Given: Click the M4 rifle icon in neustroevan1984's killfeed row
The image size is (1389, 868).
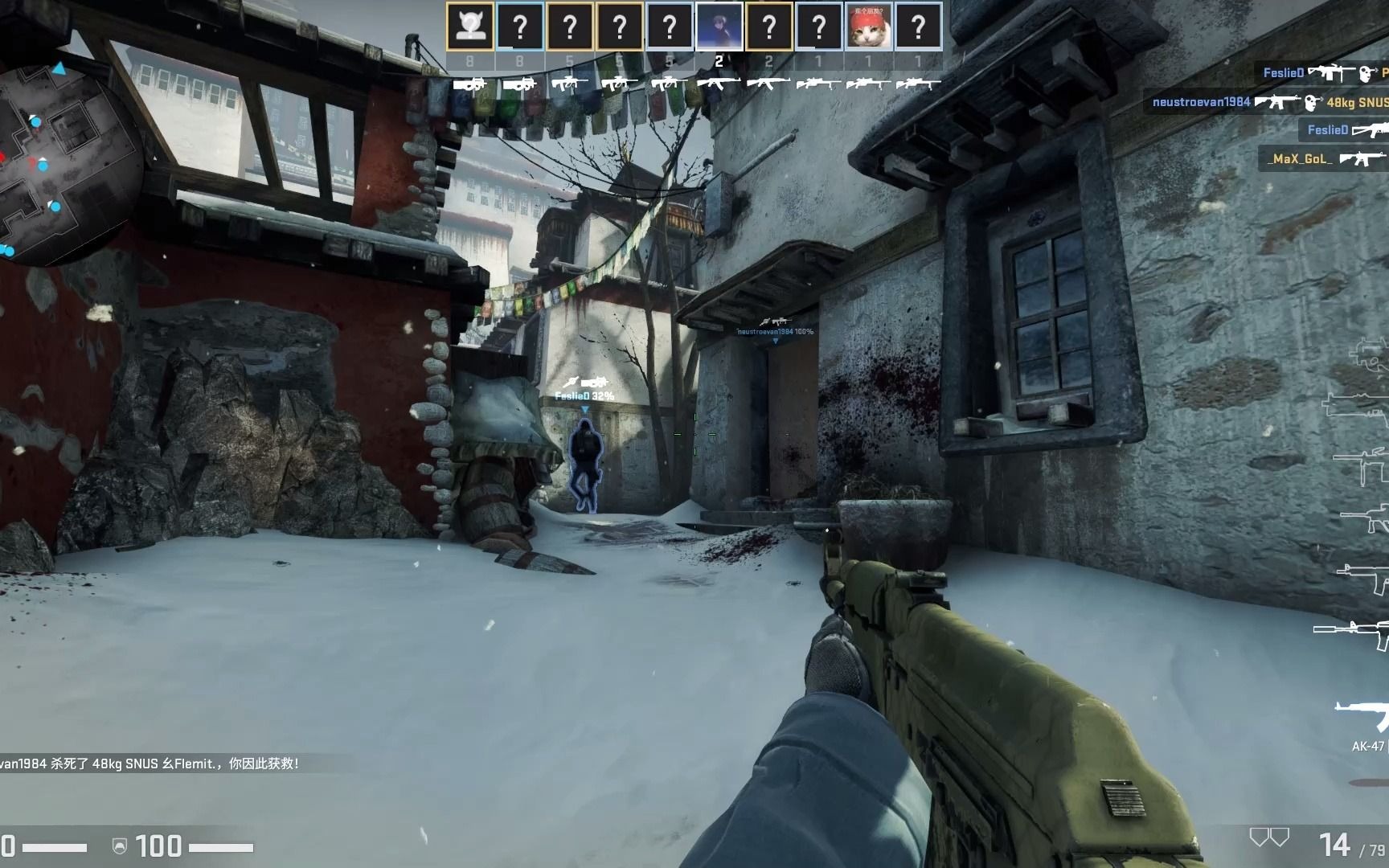Looking at the screenshot, I should point(1279,103).
